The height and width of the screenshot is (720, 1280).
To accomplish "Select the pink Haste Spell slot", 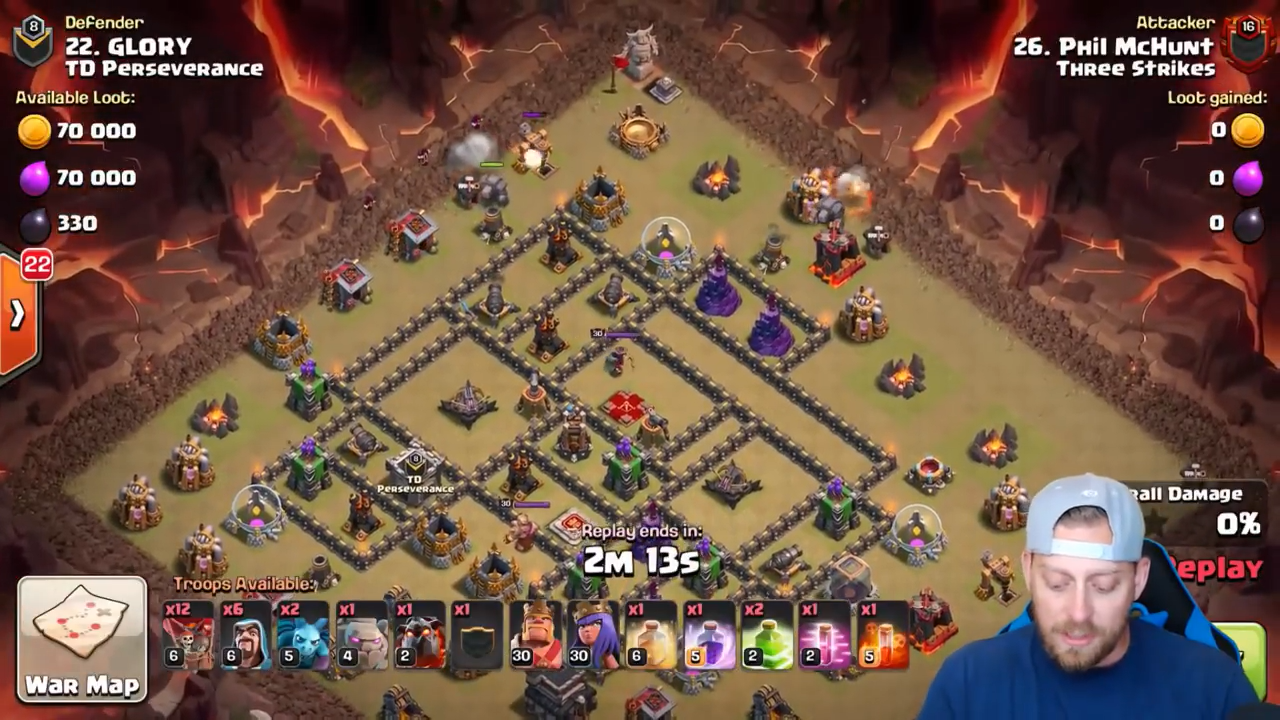I will [823, 636].
